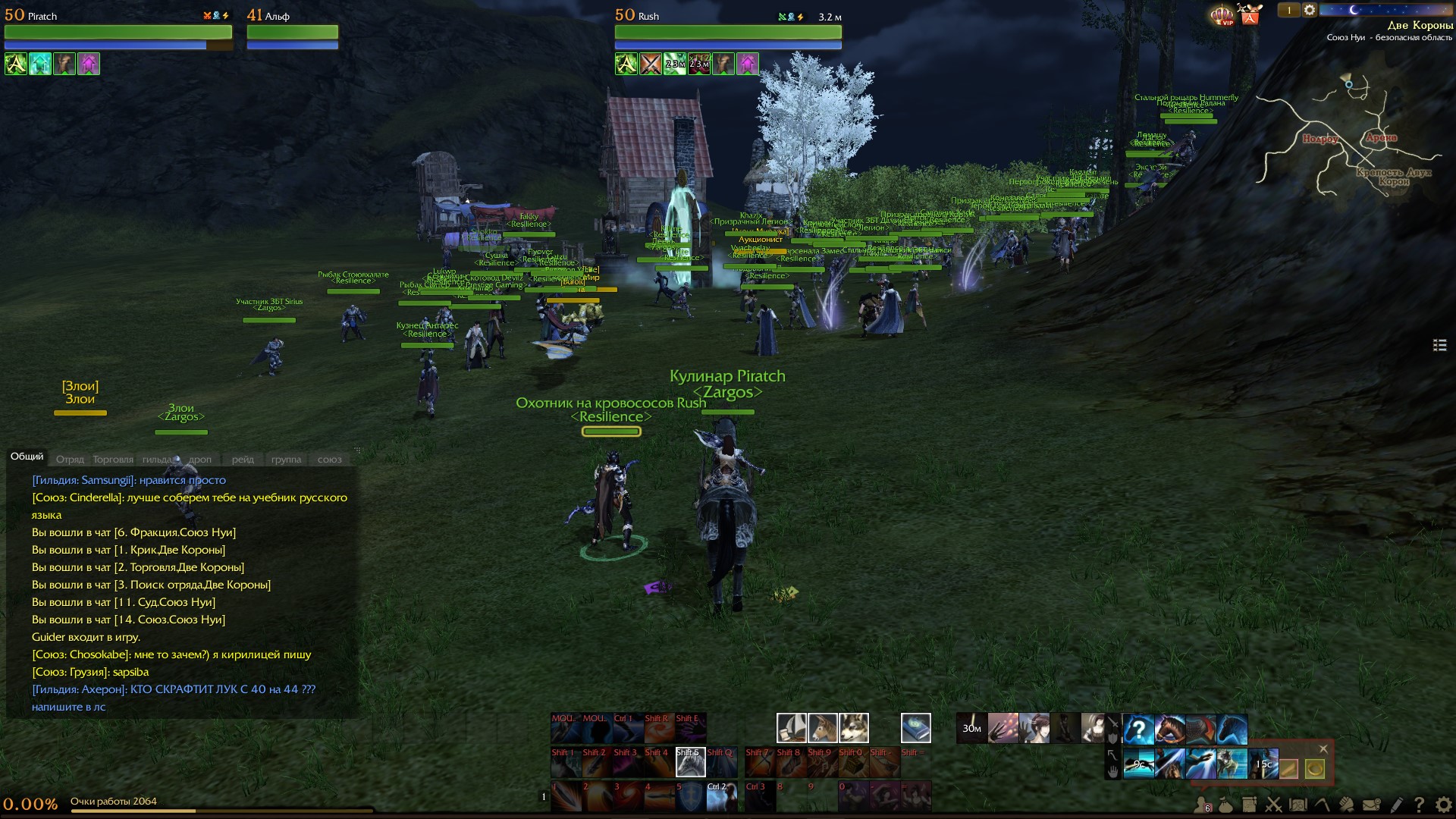
Task: Open the гильдия chat tab
Action: point(157,460)
